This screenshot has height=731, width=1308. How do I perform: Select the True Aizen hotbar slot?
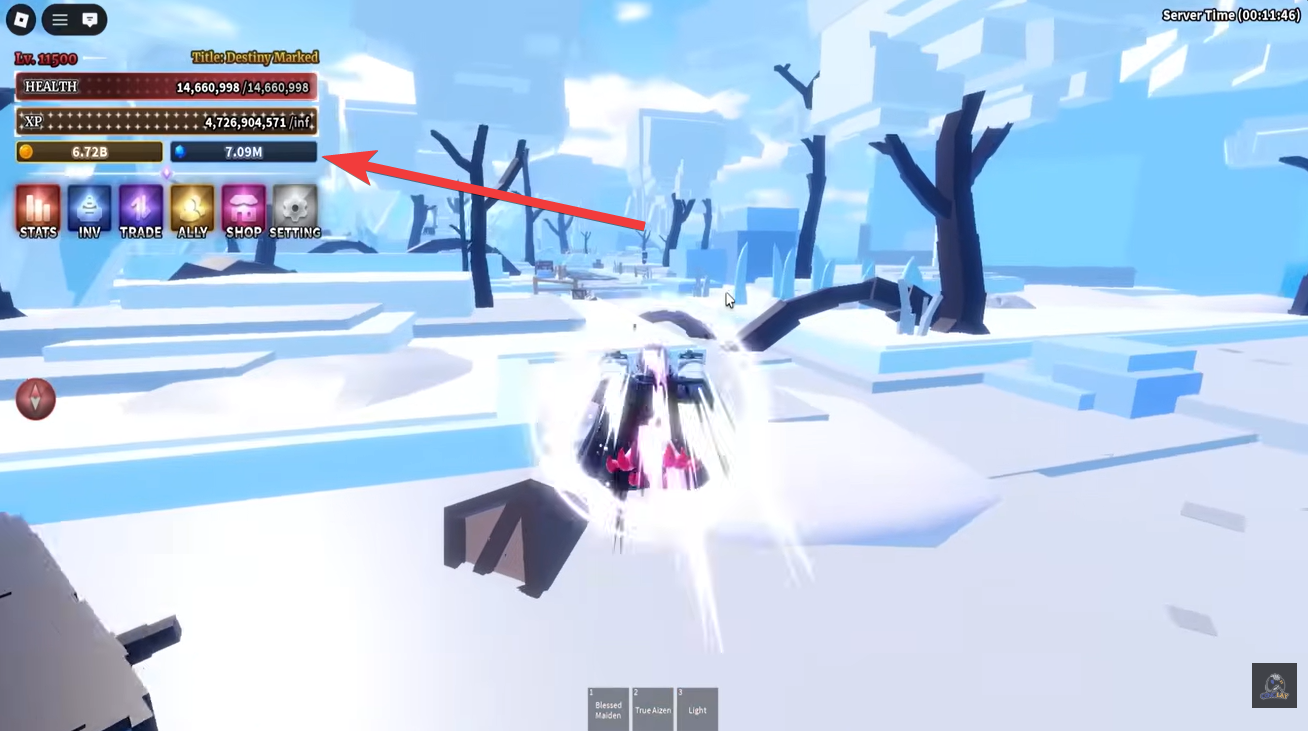652,706
